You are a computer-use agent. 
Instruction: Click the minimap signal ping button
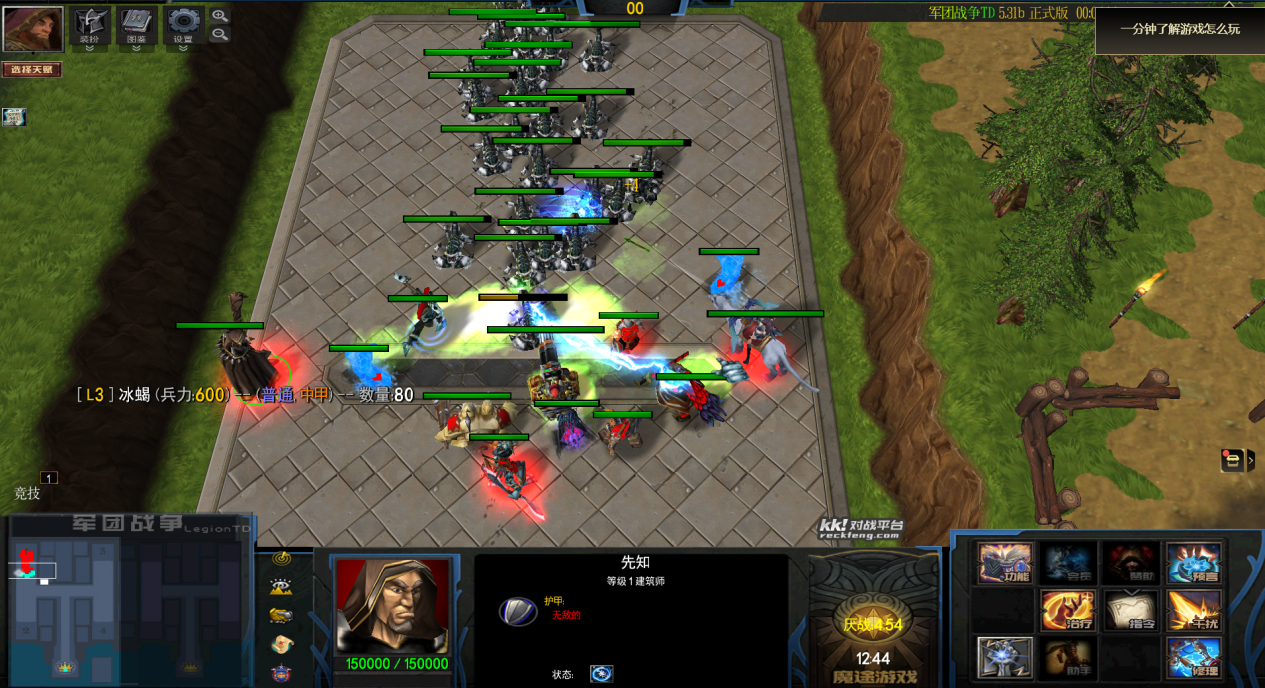pyautogui.click(x=281, y=559)
